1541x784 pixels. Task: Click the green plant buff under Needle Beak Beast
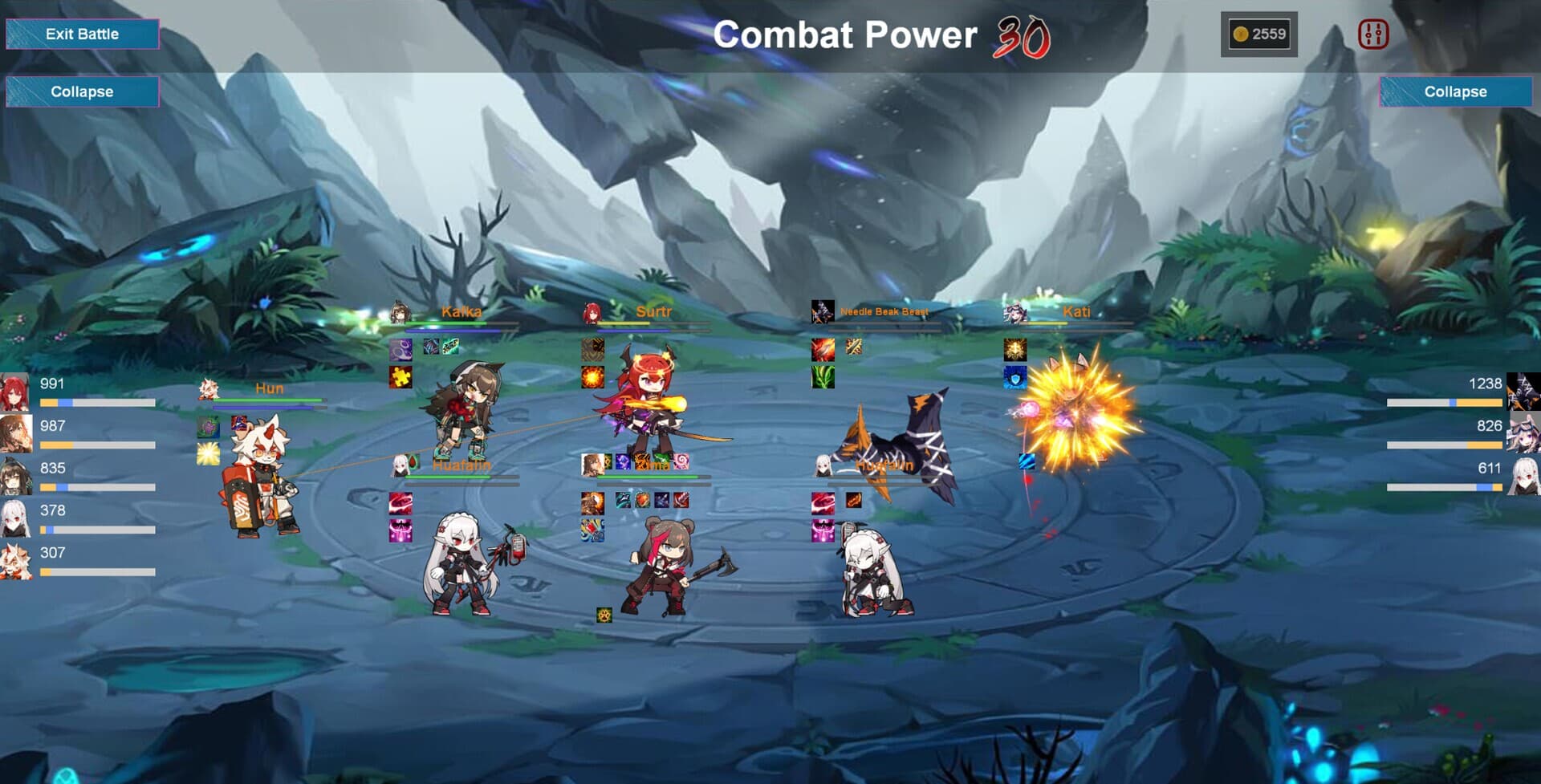[x=823, y=377]
